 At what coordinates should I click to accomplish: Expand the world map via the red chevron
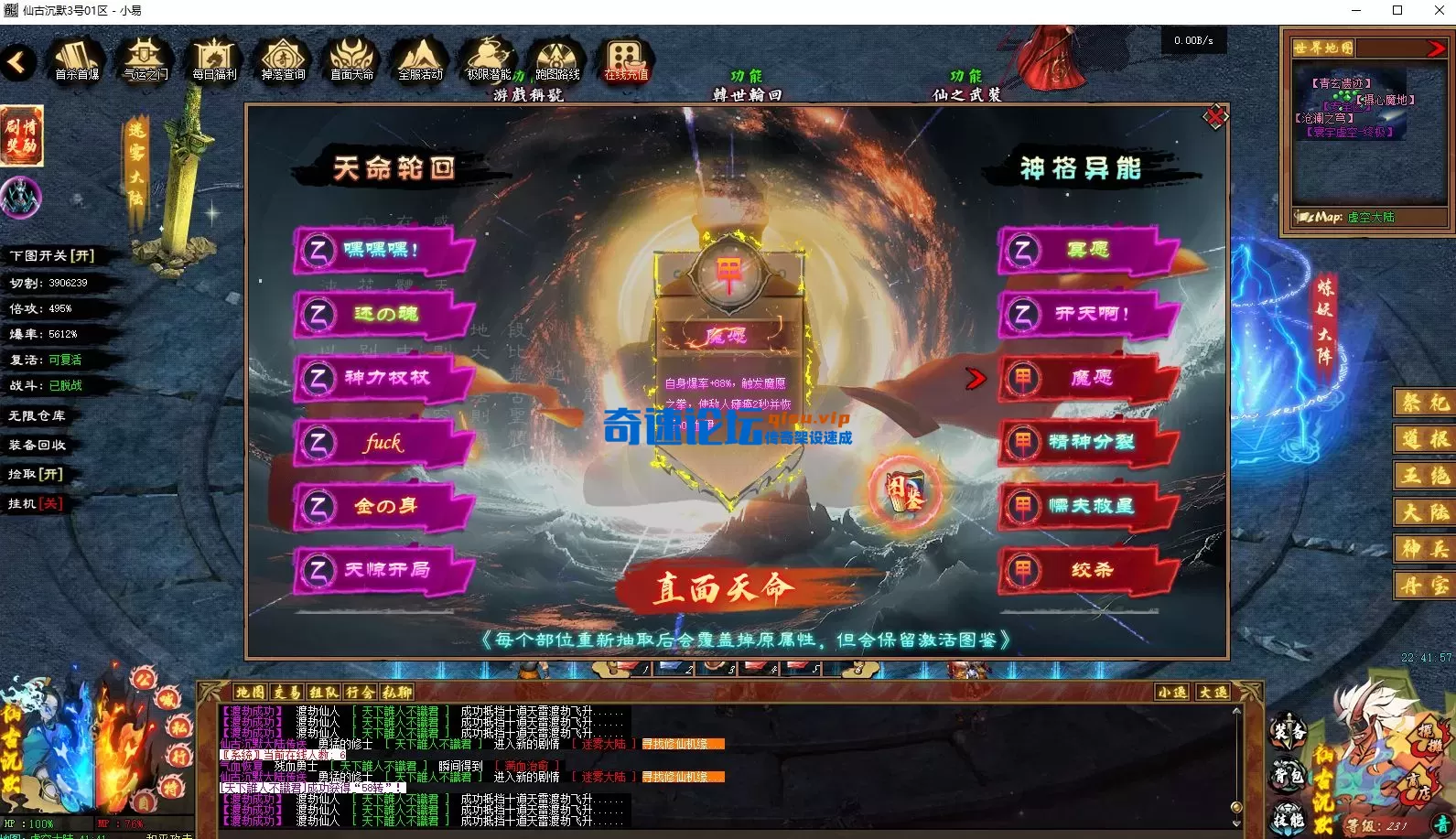pos(1436,48)
